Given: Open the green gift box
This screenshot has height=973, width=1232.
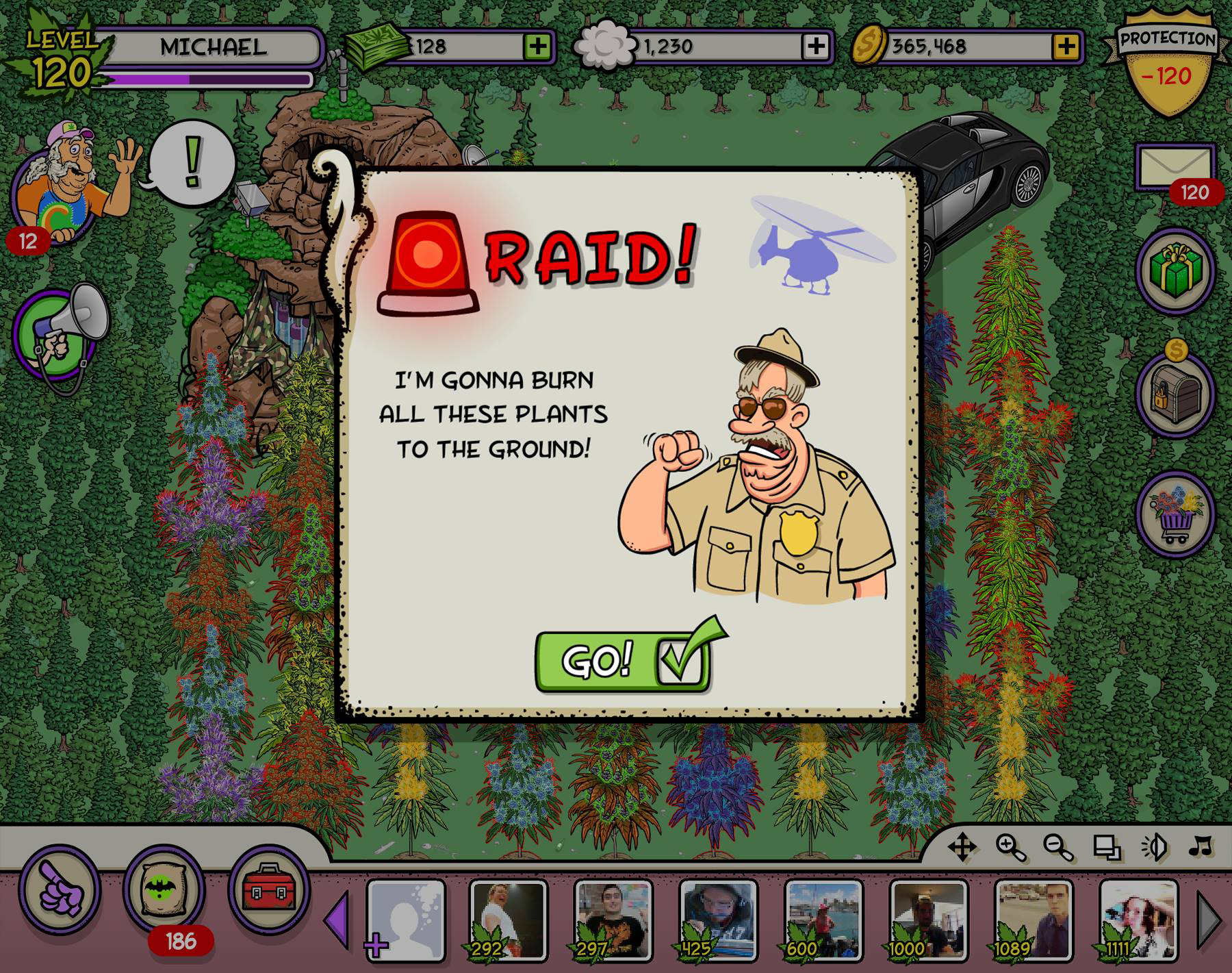Looking at the screenshot, I should pos(1175,270).
